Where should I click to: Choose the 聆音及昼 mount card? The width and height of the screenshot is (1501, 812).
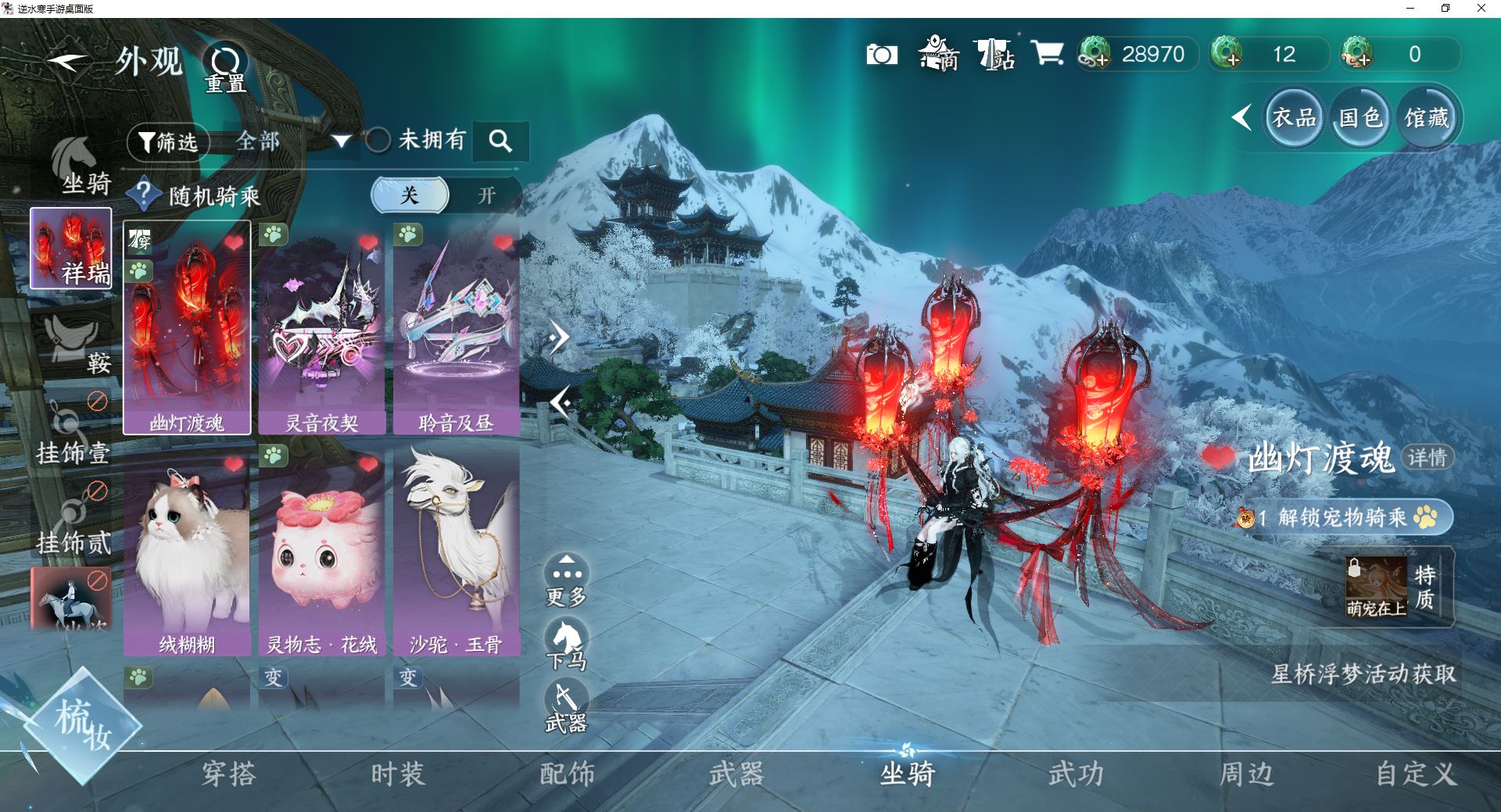[x=457, y=328]
